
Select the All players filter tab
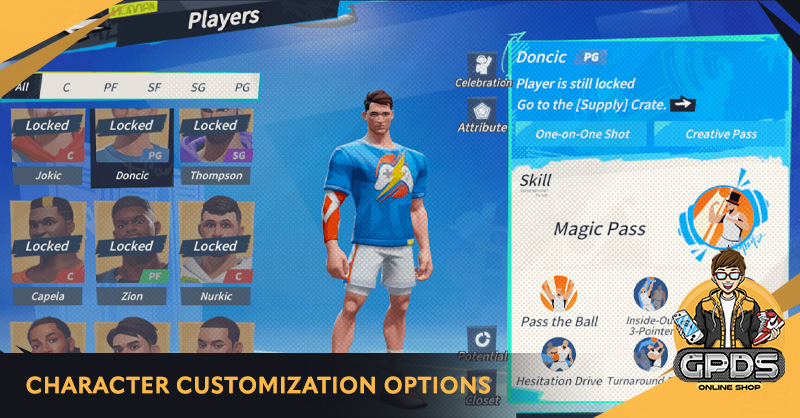(x=22, y=87)
